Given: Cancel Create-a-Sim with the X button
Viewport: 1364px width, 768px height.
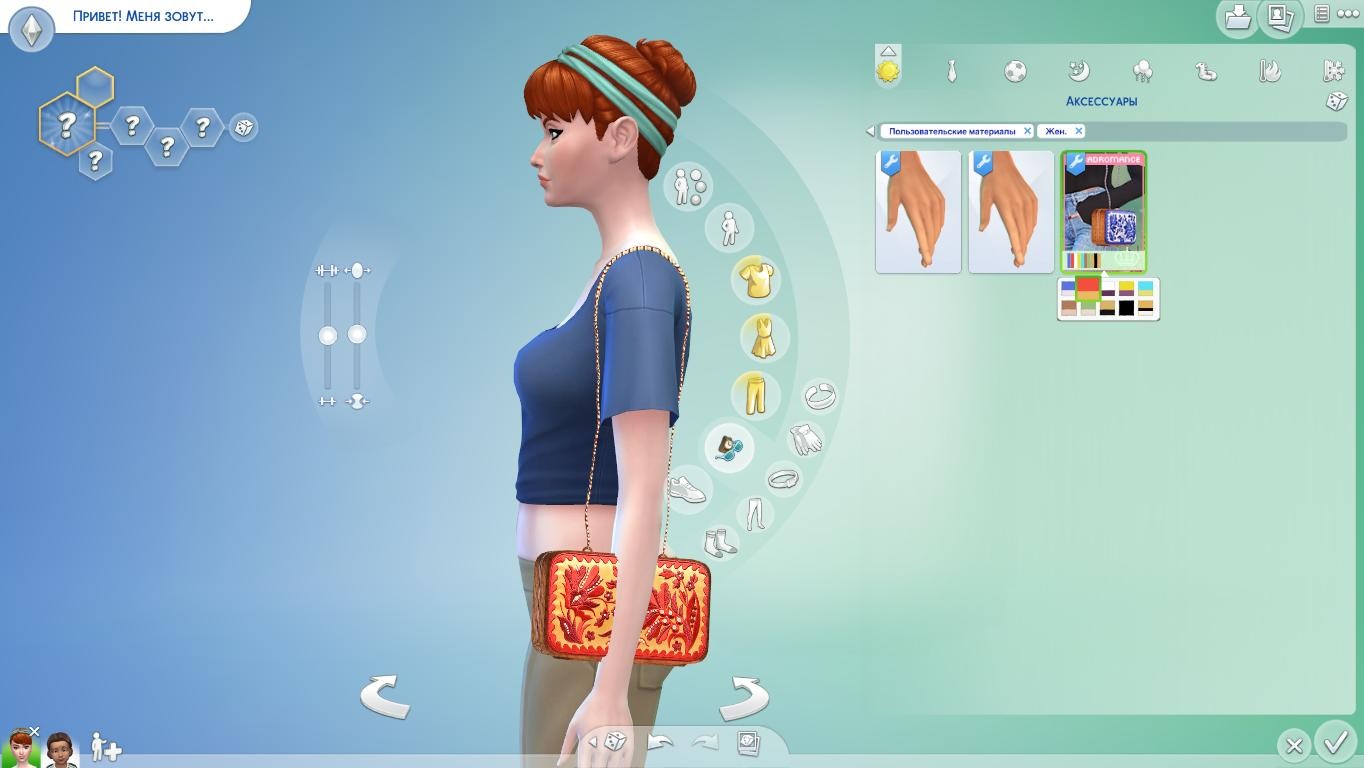Looking at the screenshot, I should click(1294, 745).
